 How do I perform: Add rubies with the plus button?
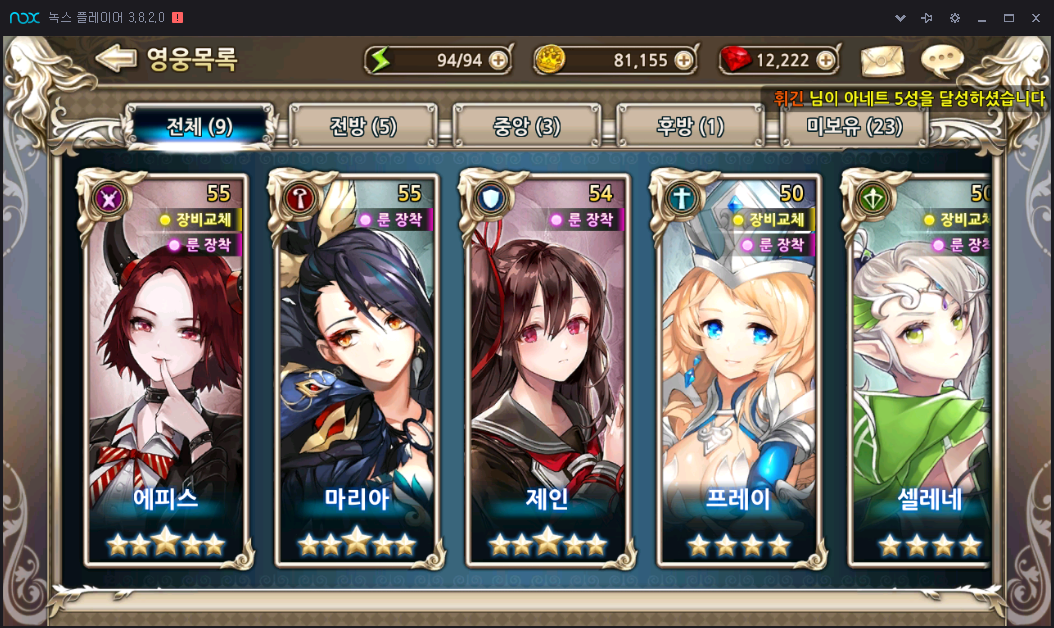pyautogui.click(x=826, y=60)
